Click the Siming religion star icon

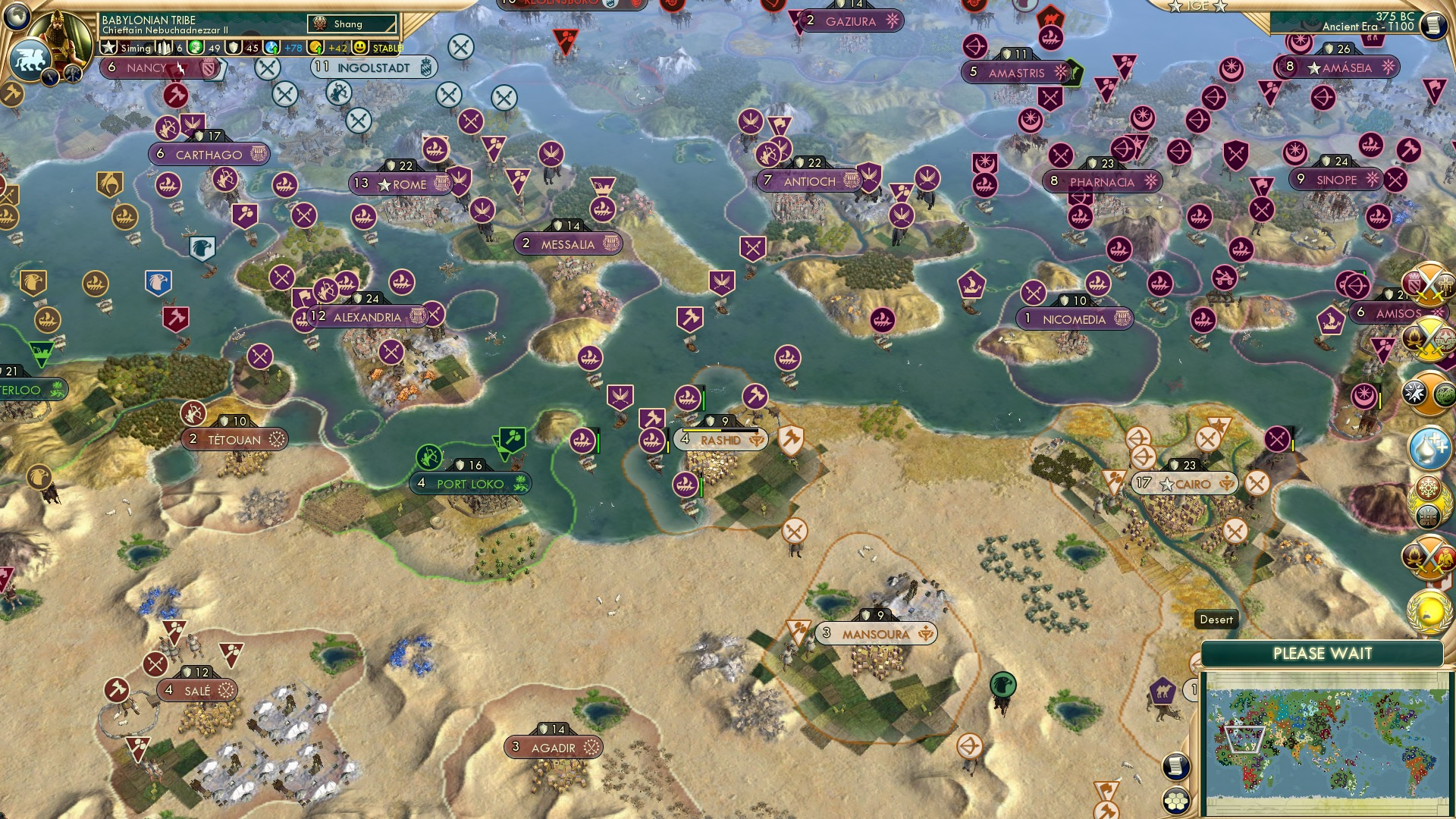tap(108, 48)
